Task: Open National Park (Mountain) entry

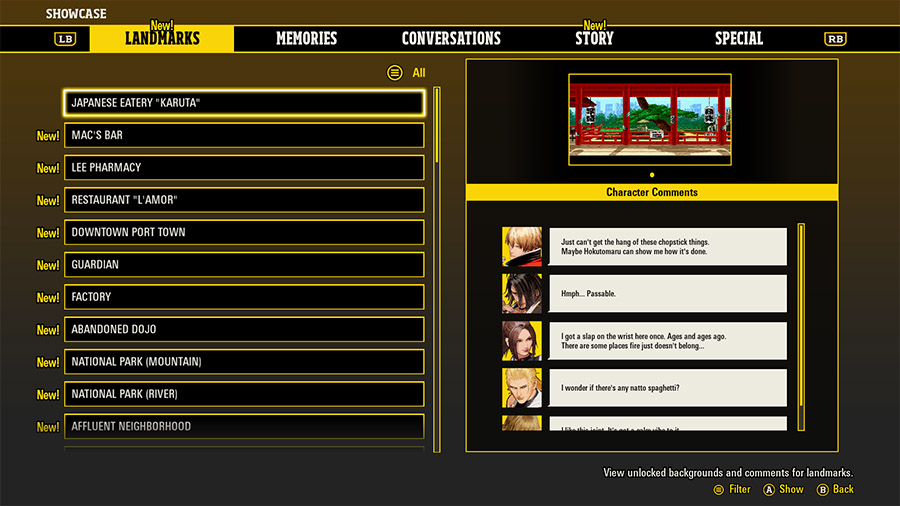Action: coord(244,362)
